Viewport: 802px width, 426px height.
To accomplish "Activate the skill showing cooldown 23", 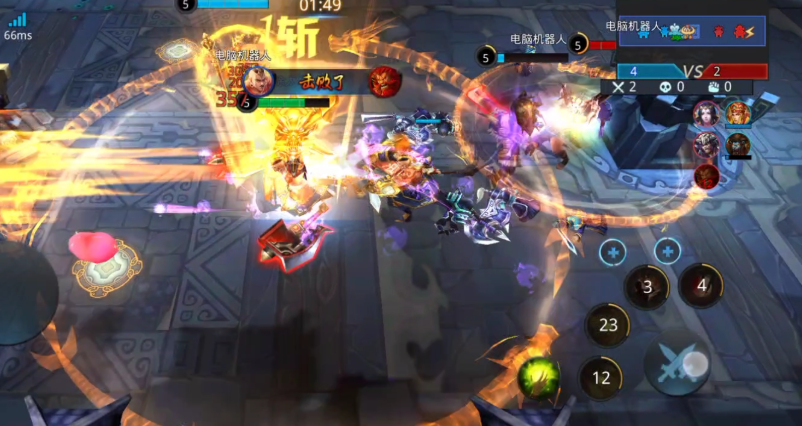I will click(607, 324).
